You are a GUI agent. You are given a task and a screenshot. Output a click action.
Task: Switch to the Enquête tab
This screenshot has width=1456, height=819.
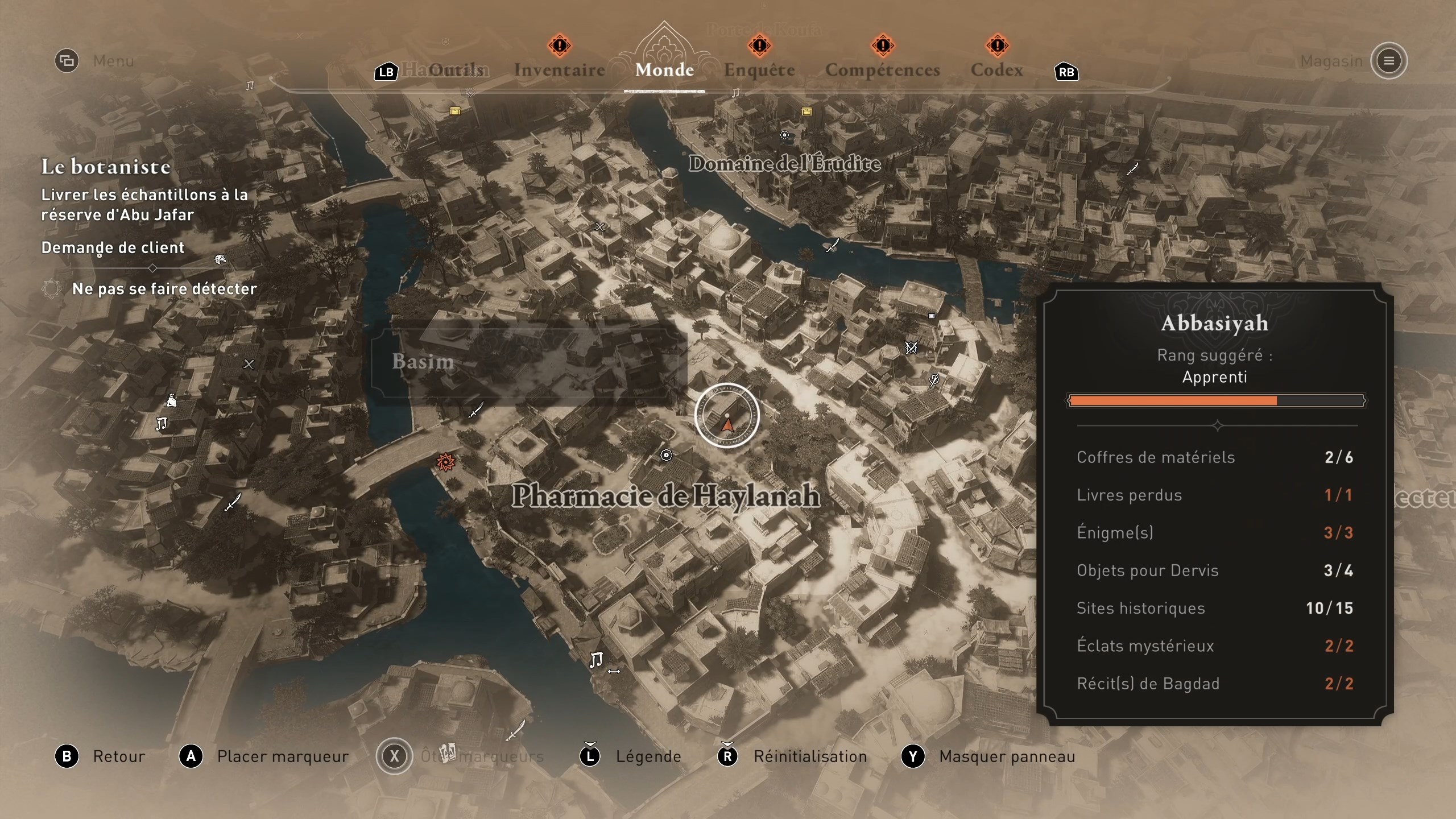click(x=759, y=70)
